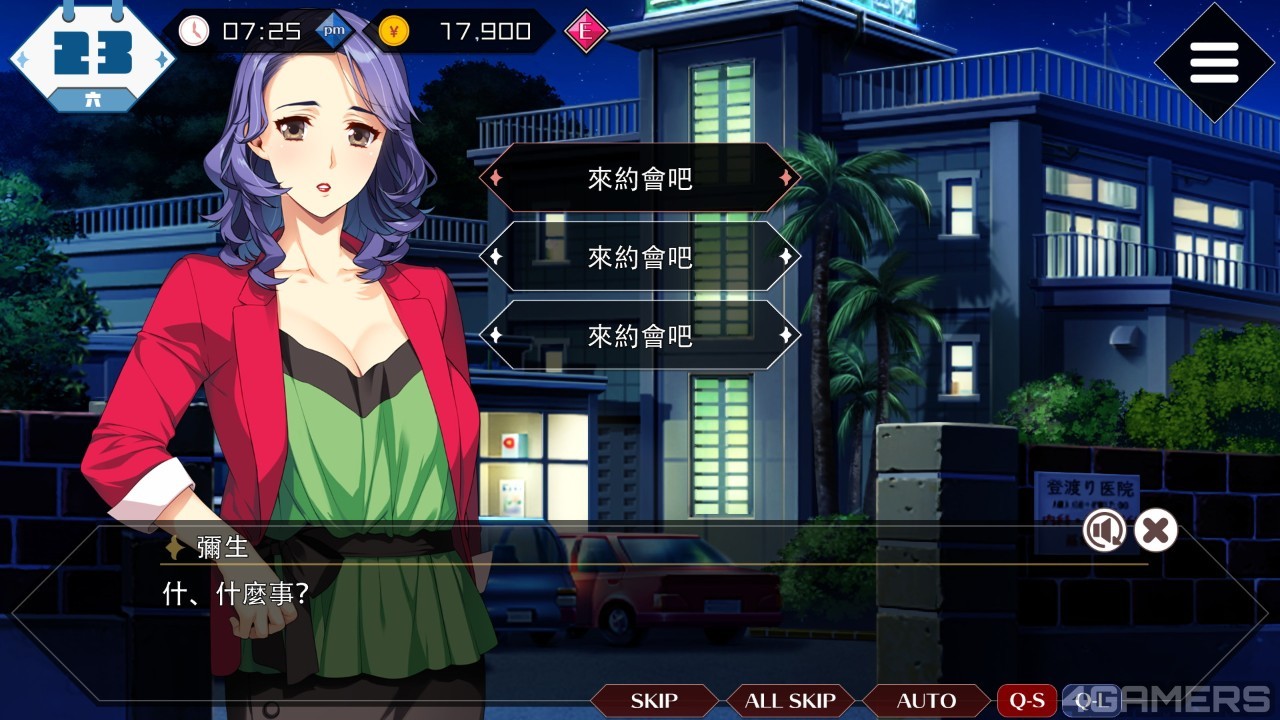Replay the voice with the speaker icon
The width and height of the screenshot is (1280, 720).
1104,530
